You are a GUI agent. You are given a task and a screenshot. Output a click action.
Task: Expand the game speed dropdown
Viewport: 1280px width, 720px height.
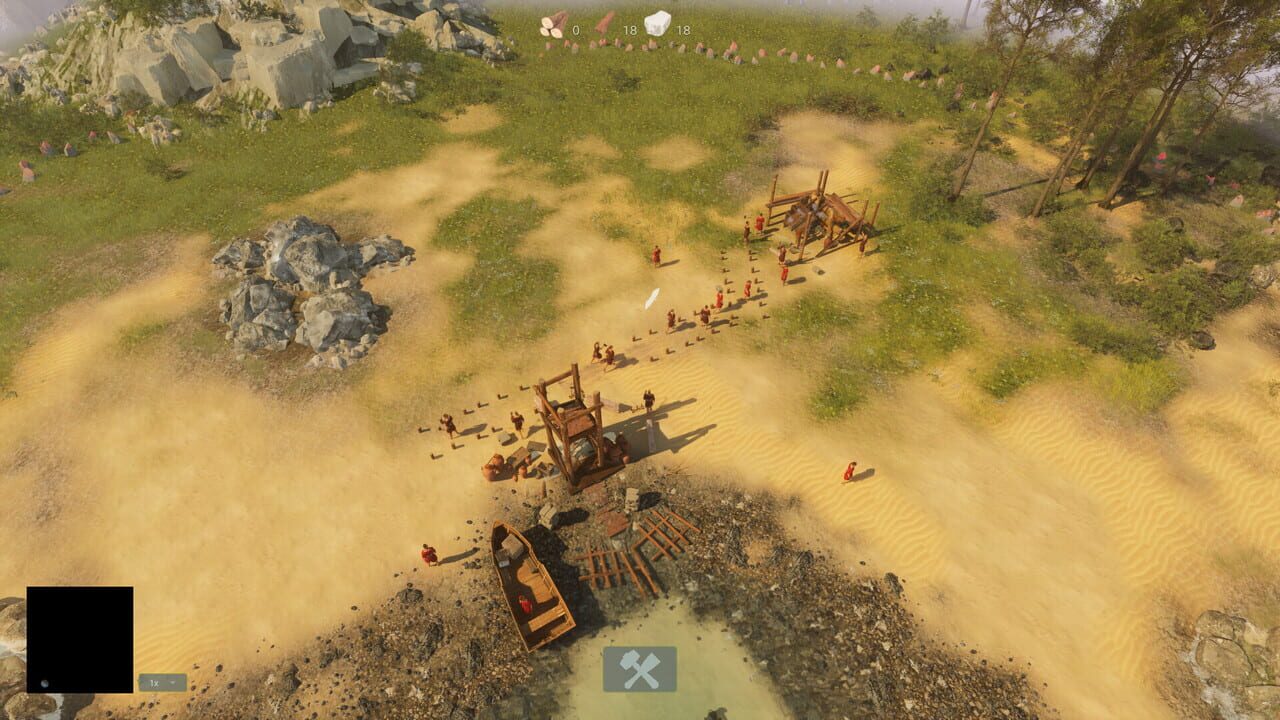172,682
